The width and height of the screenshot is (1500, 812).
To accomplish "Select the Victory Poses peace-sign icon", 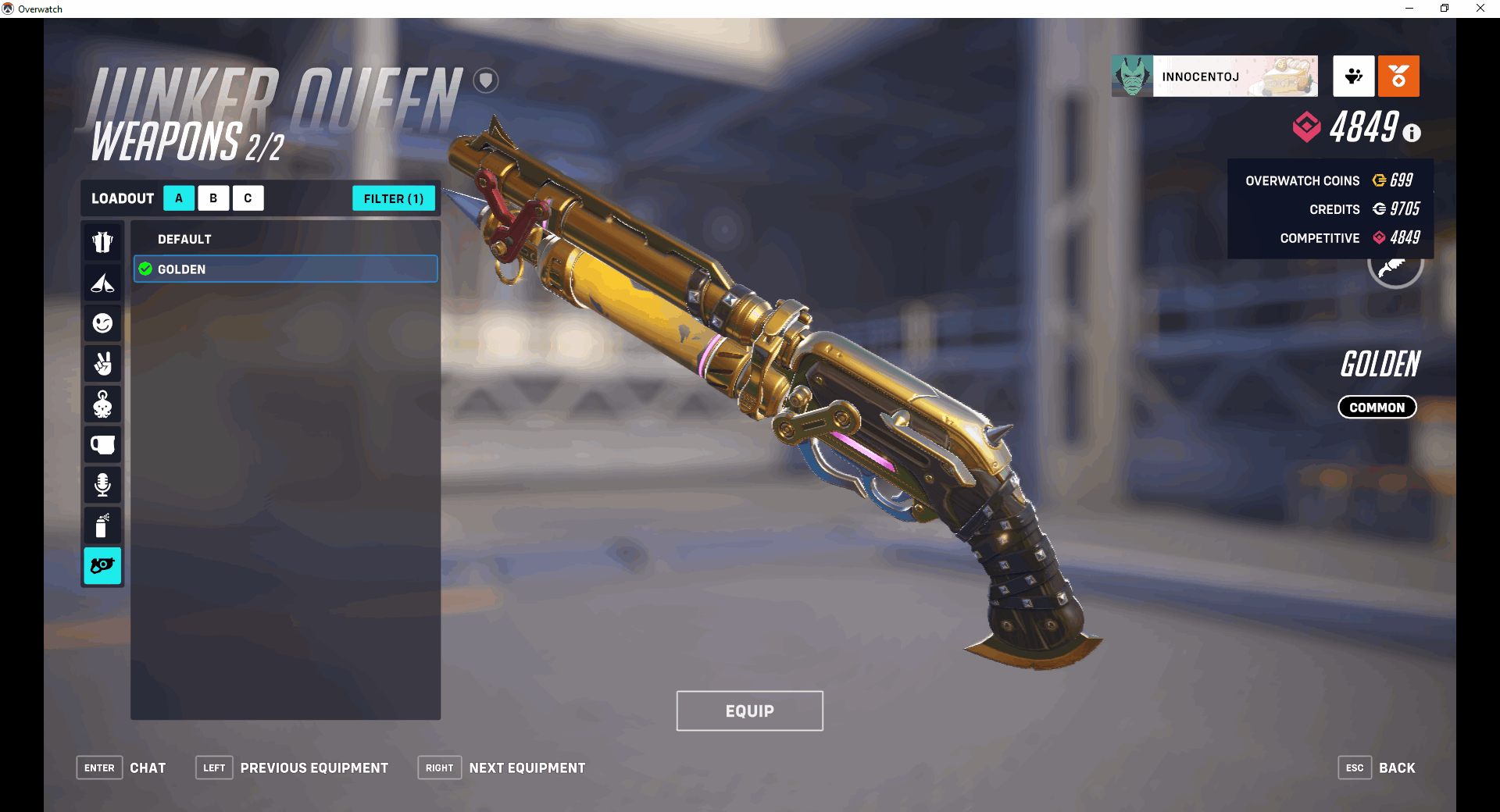I will 102,364.
